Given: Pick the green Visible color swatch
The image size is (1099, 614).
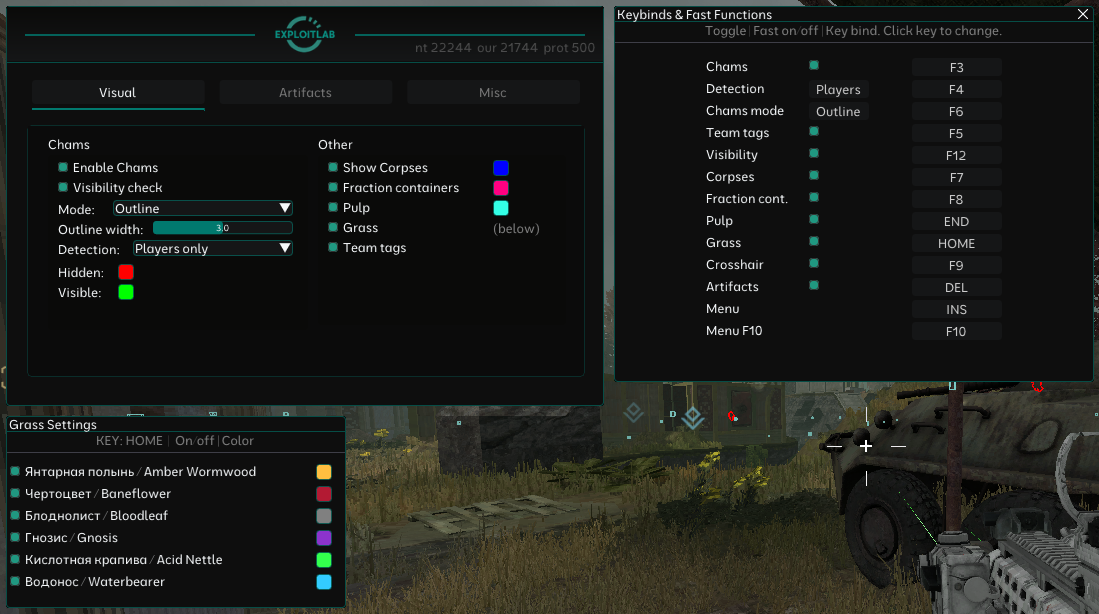Looking at the screenshot, I should coord(126,292).
